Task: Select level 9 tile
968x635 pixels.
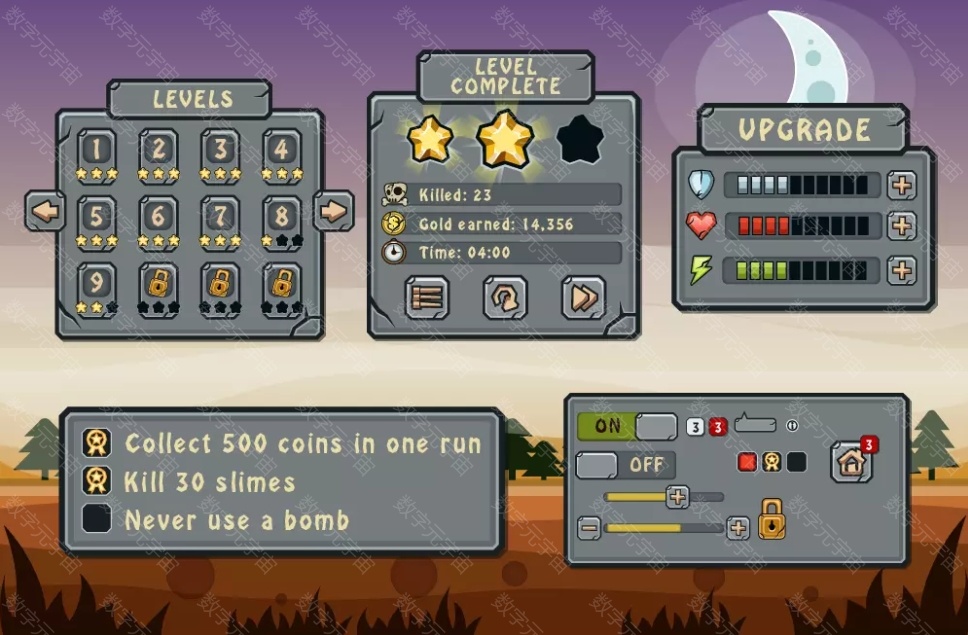Action: click(97, 281)
